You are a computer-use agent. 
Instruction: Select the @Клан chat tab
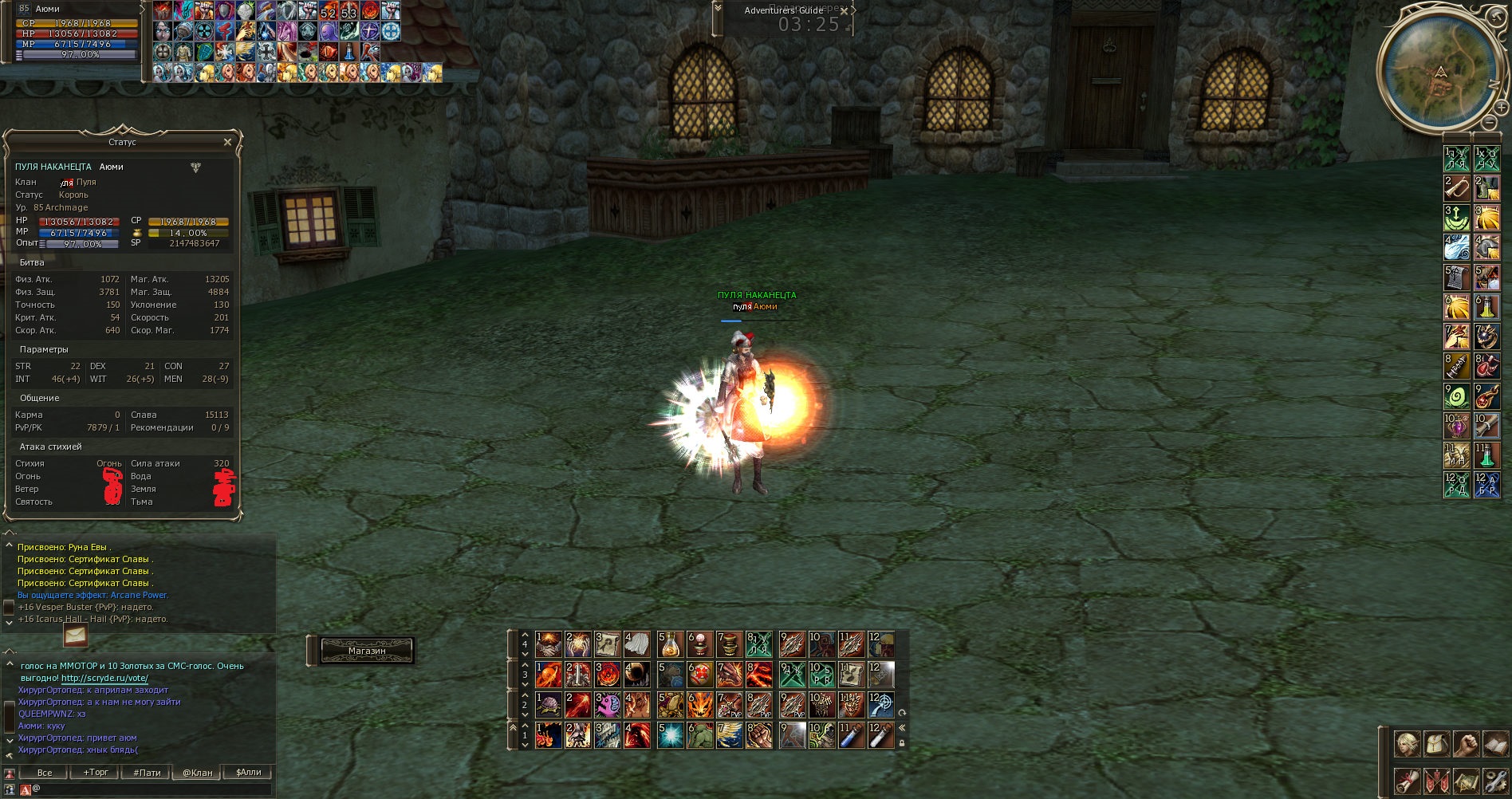[x=198, y=772]
